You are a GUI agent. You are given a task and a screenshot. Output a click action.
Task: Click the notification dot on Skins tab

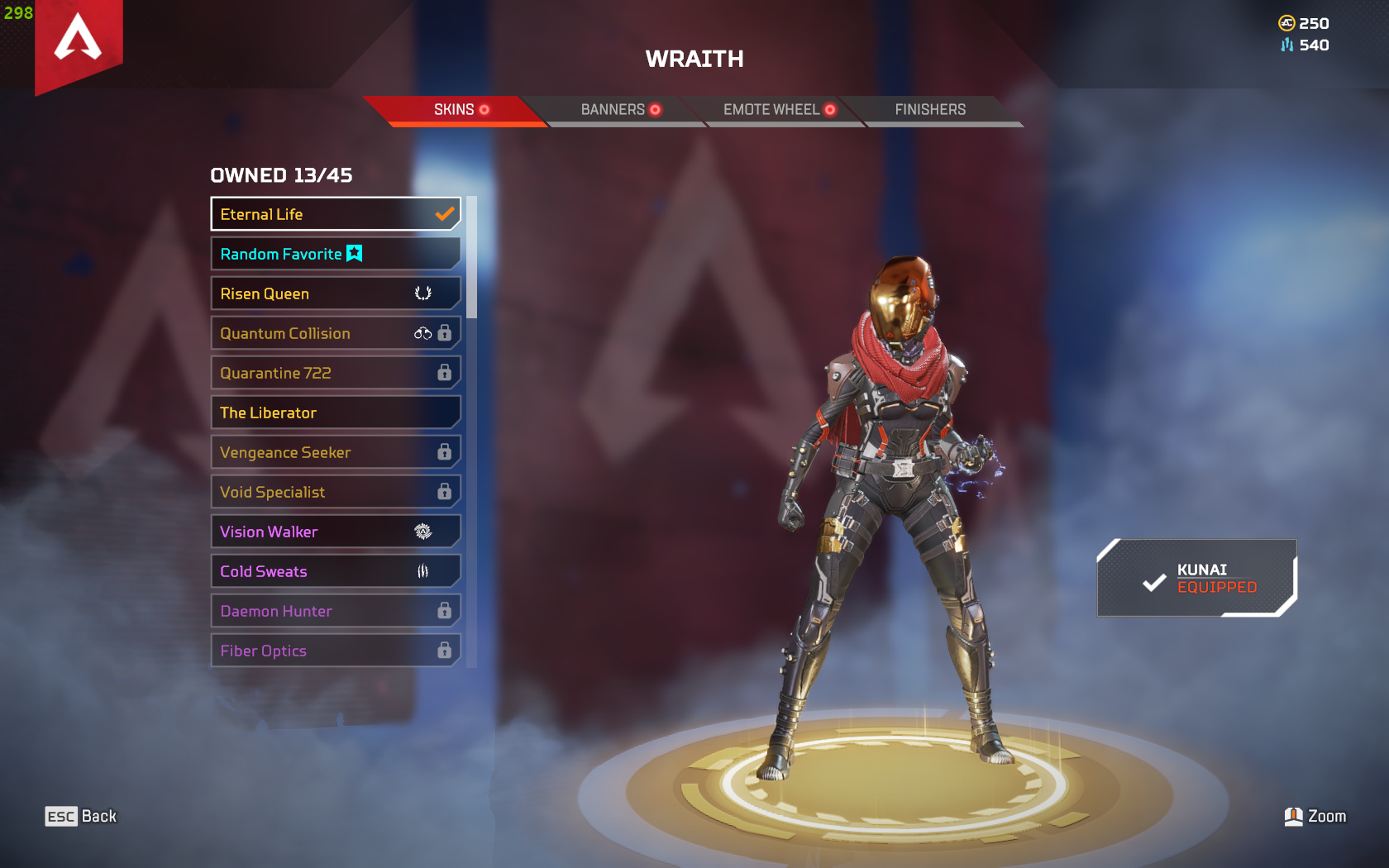click(x=485, y=109)
